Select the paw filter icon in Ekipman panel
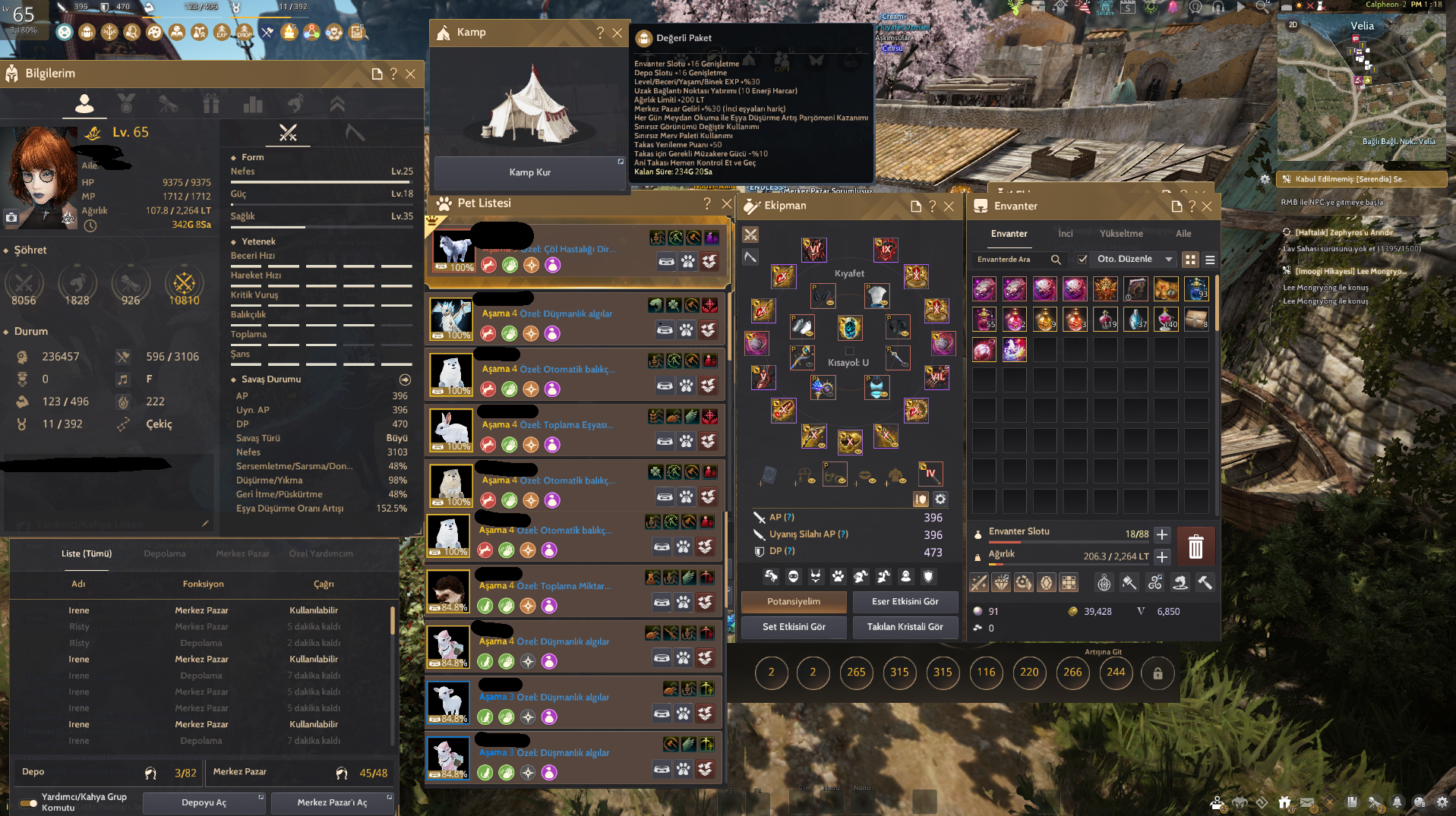The image size is (1456, 816). (838, 576)
